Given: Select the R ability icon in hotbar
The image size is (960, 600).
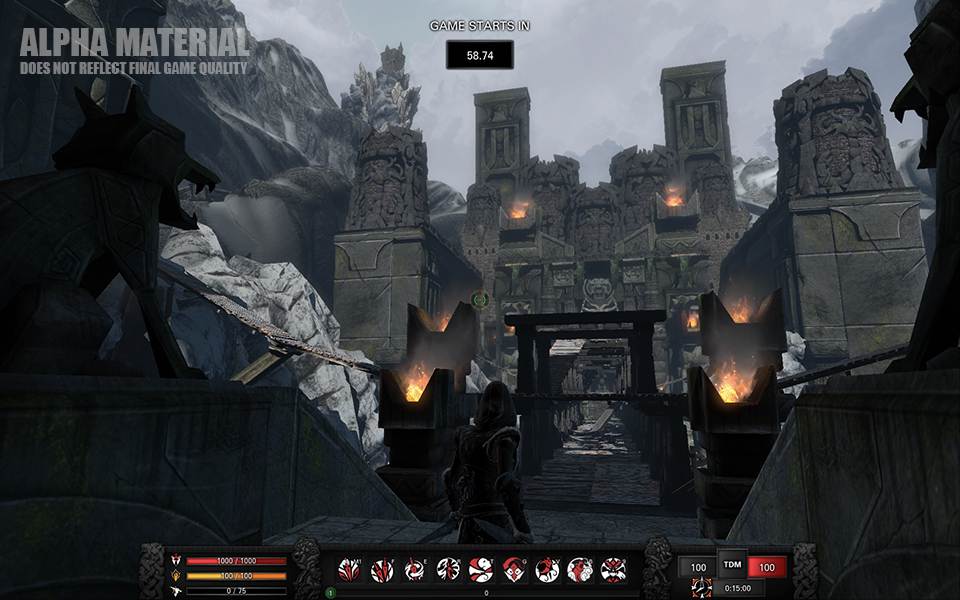Looking at the screenshot, I should [448, 570].
